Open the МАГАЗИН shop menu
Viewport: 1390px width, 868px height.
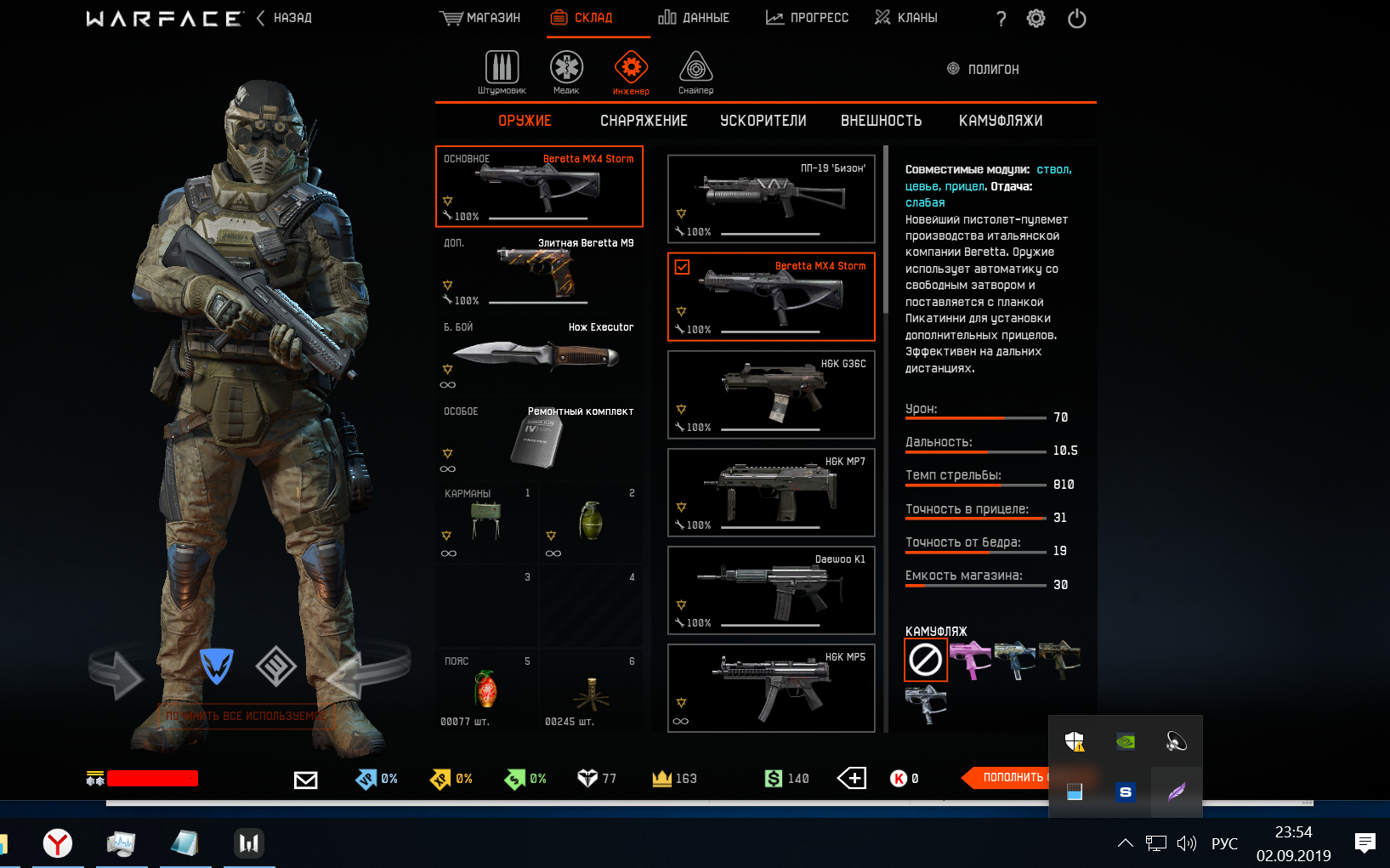480,18
